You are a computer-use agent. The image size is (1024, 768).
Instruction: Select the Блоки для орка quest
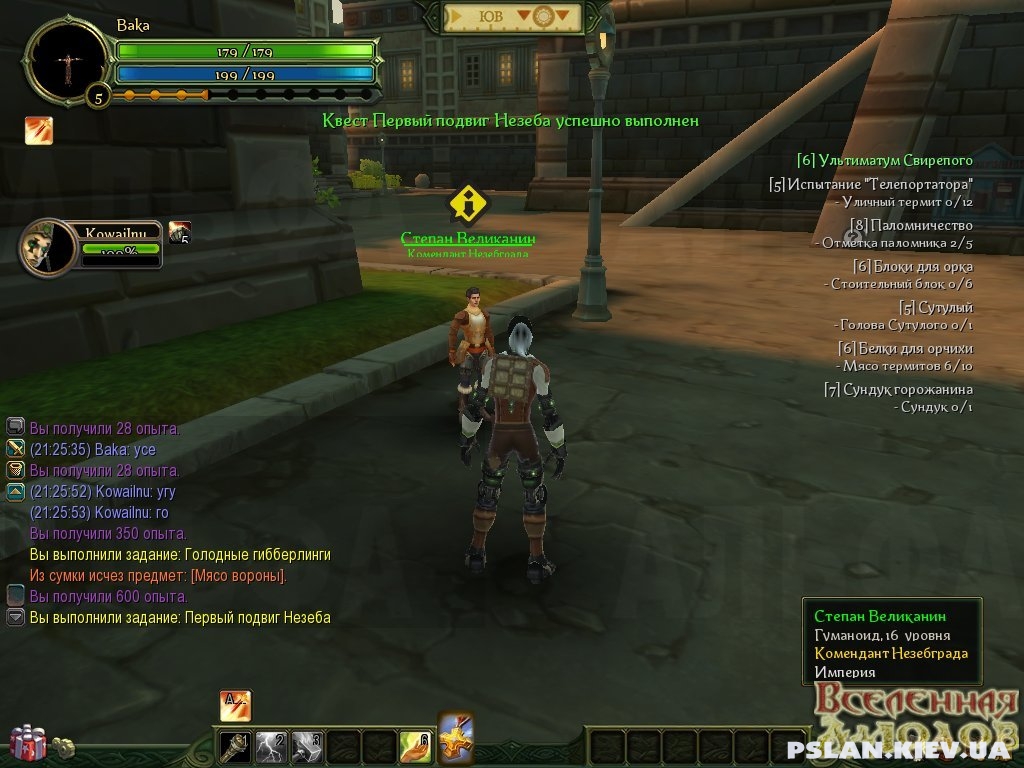click(913, 266)
